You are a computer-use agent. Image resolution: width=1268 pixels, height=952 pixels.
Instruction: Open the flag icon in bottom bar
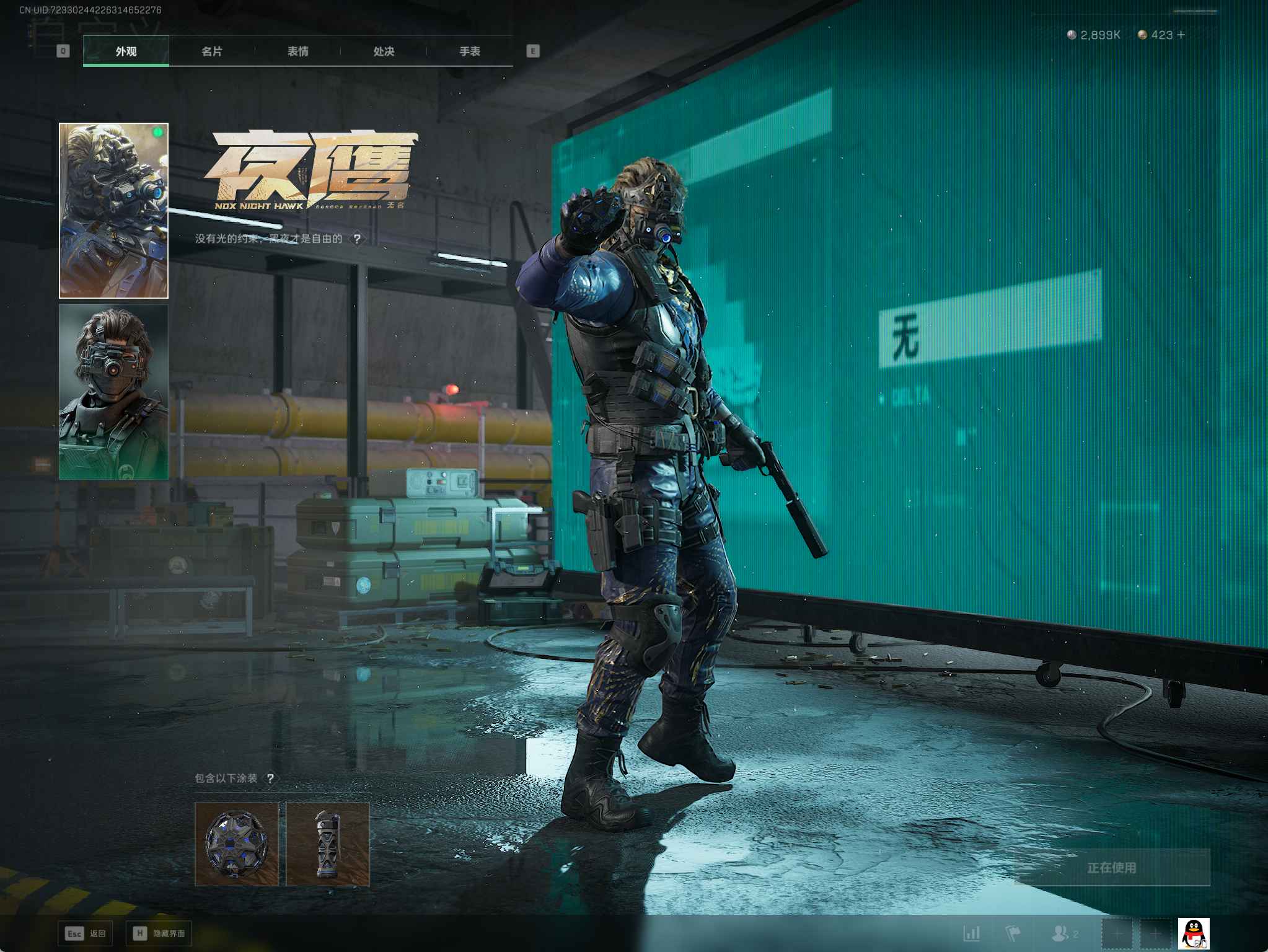(x=1013, y=933)
